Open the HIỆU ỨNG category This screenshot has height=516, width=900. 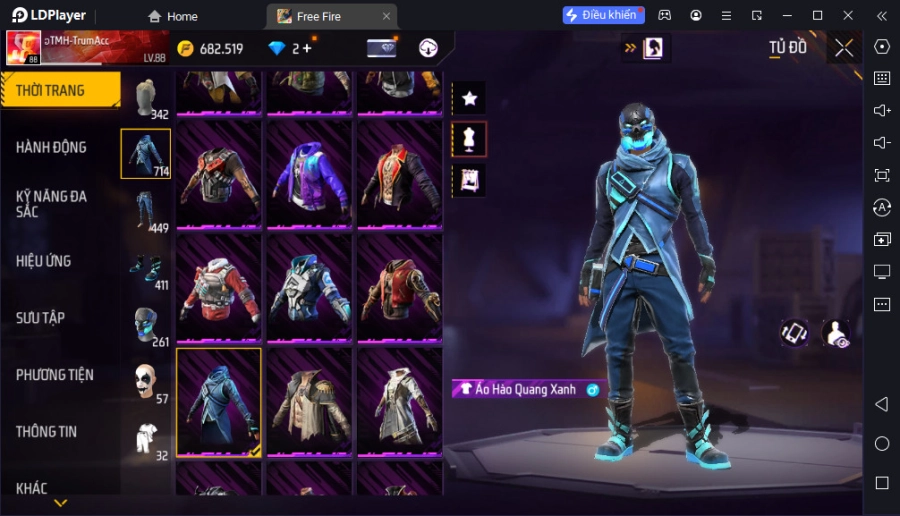coord(44,261)
